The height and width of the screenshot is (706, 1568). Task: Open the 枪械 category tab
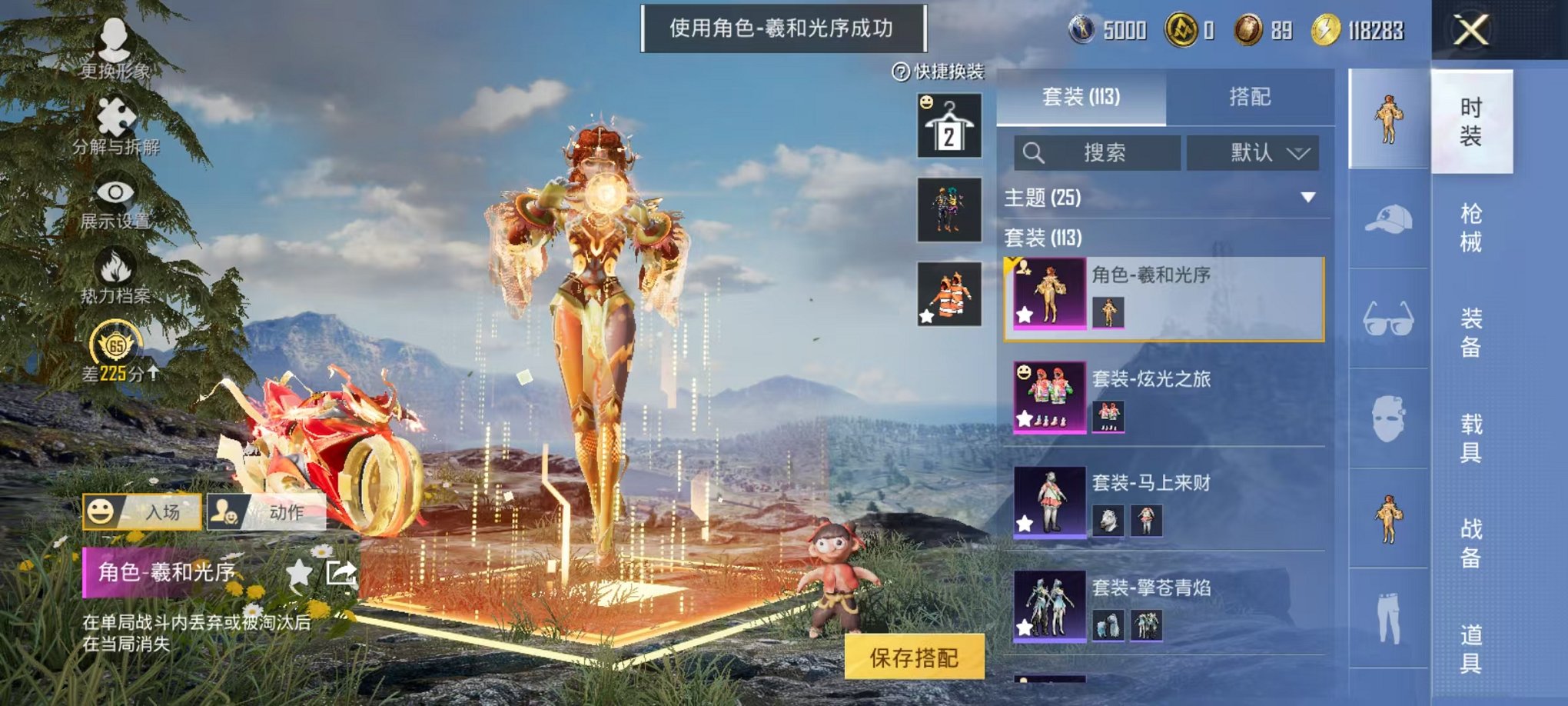tap(1473, 223)
